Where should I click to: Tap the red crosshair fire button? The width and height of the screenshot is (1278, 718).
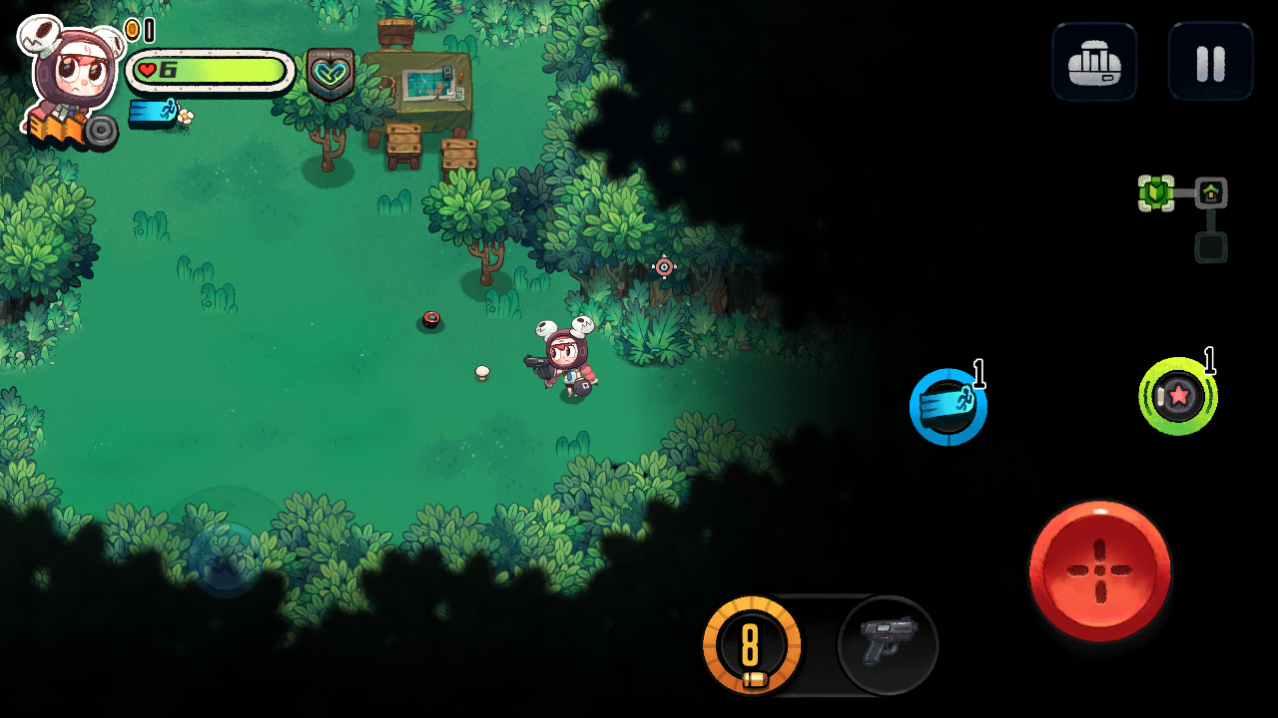1099,570
